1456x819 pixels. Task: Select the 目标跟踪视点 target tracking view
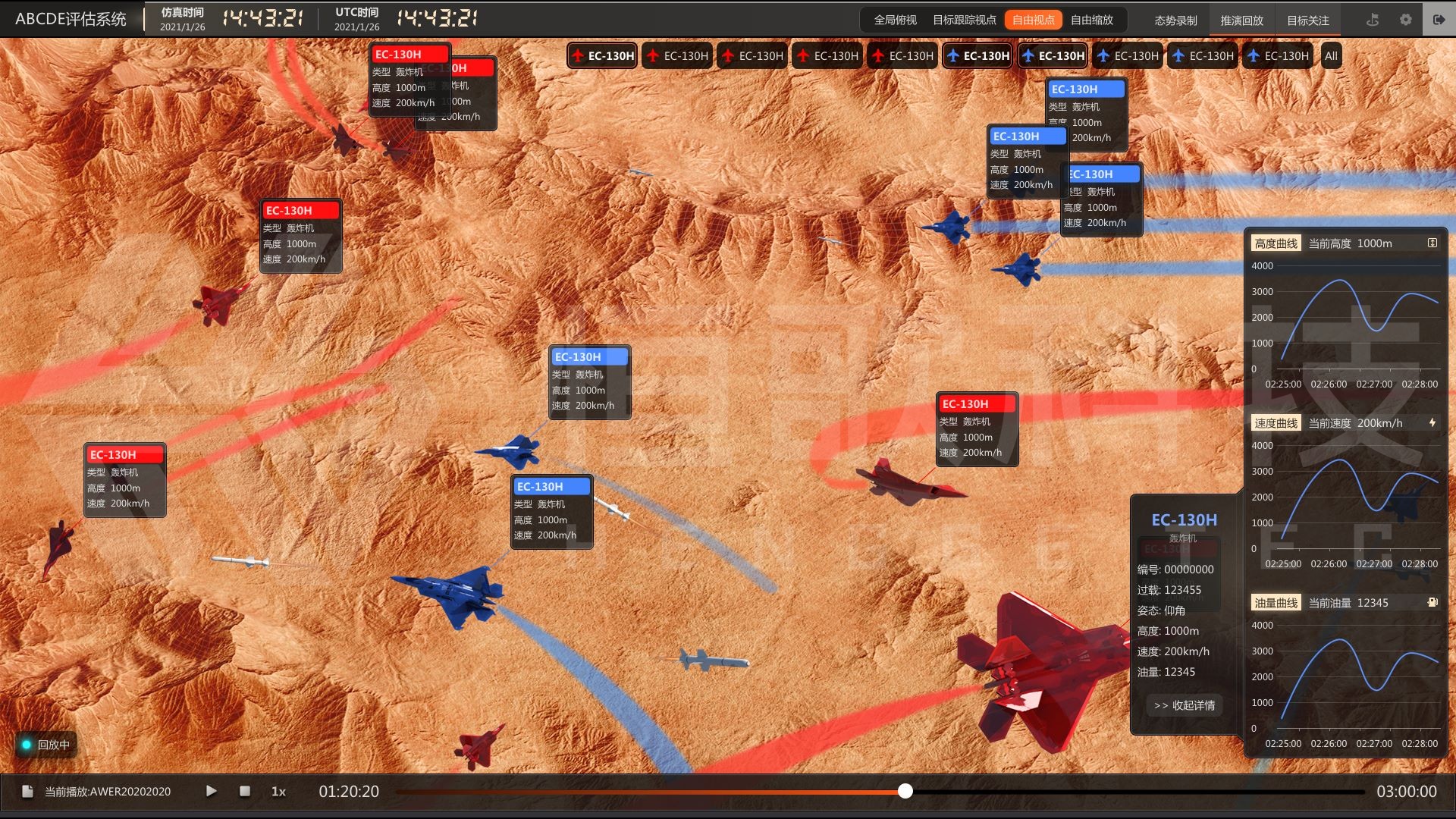[x=964, y=20]
